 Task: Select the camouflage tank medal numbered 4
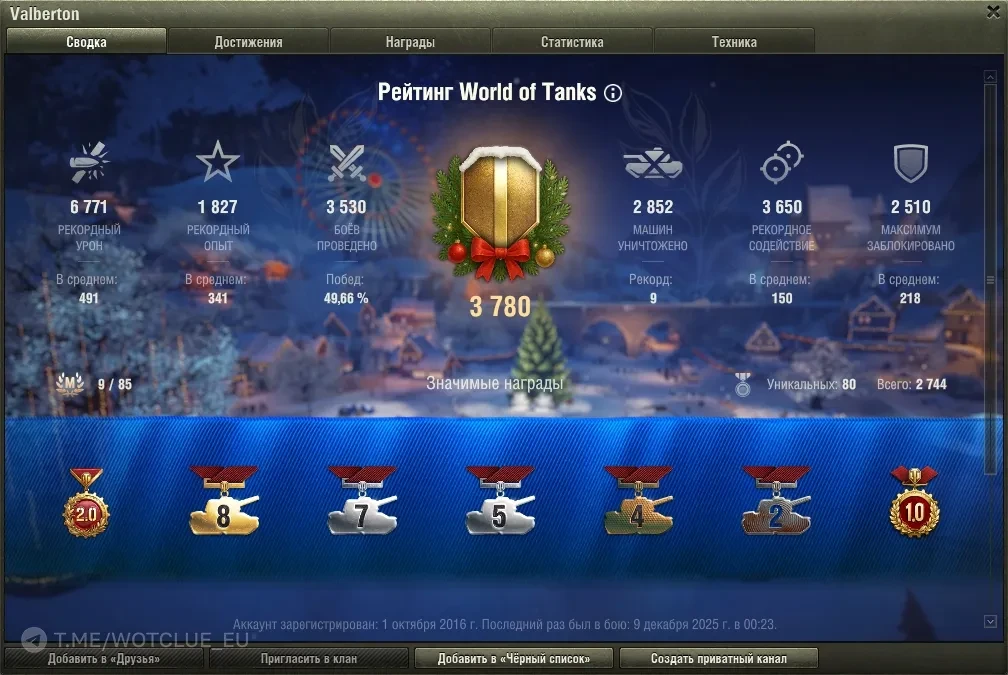(638, 503)
